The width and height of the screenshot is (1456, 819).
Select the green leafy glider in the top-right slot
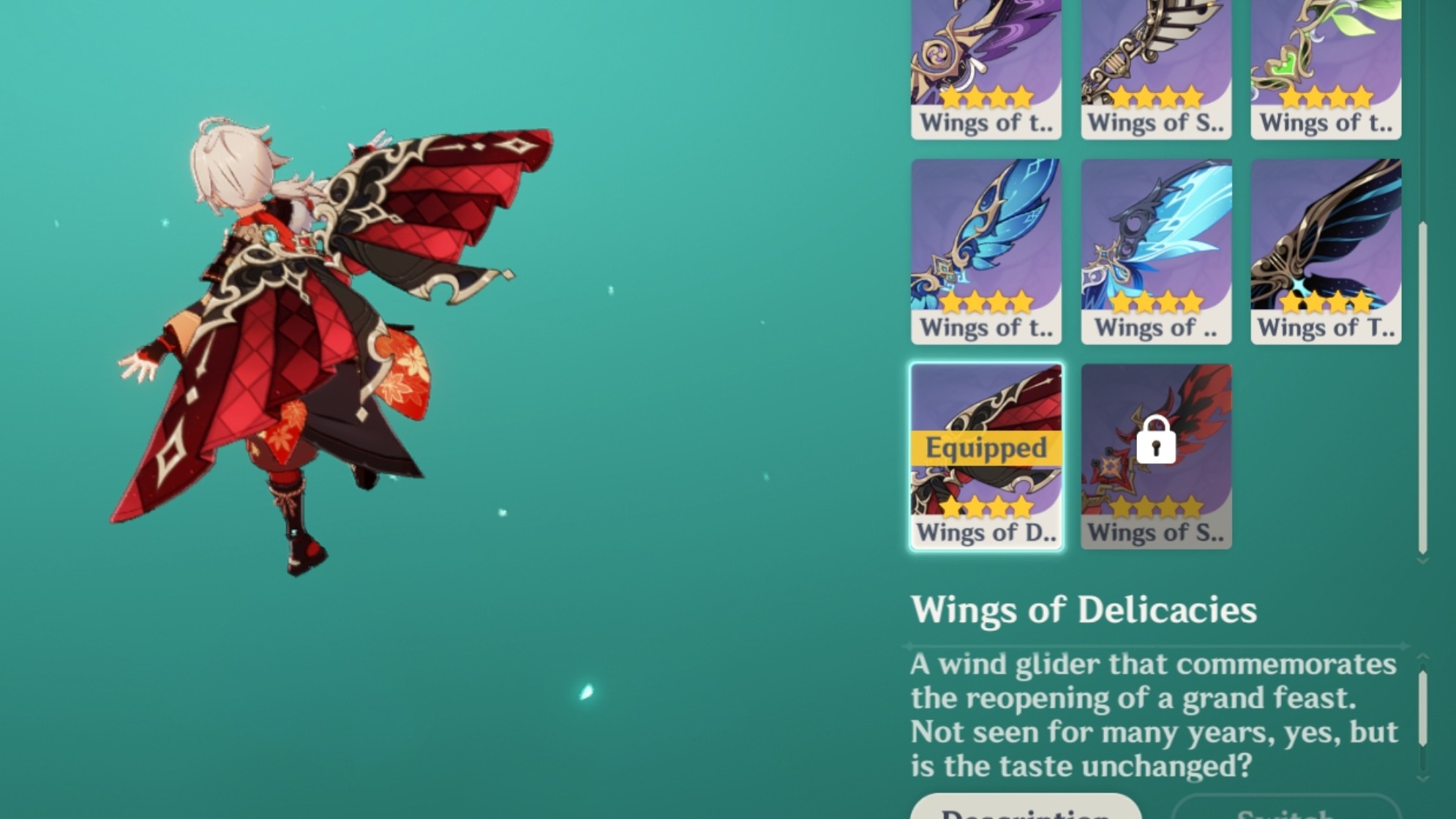coord(1326,55)
